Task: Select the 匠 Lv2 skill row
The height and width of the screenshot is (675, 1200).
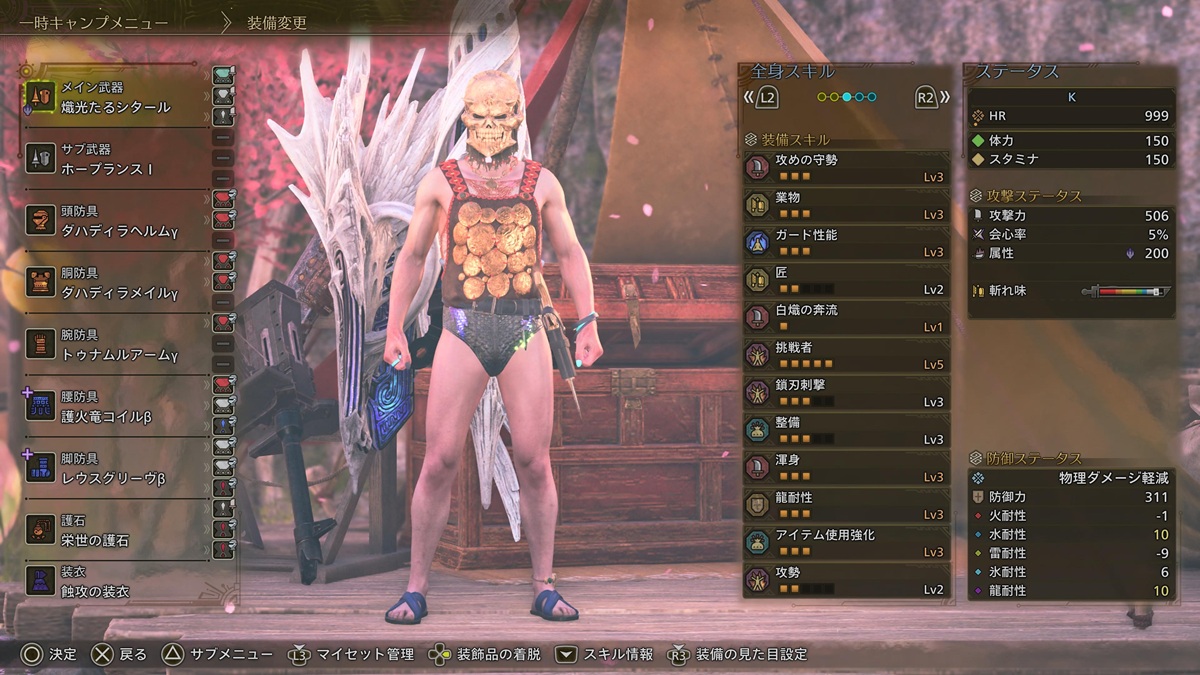Action: [x=846, y=280]
